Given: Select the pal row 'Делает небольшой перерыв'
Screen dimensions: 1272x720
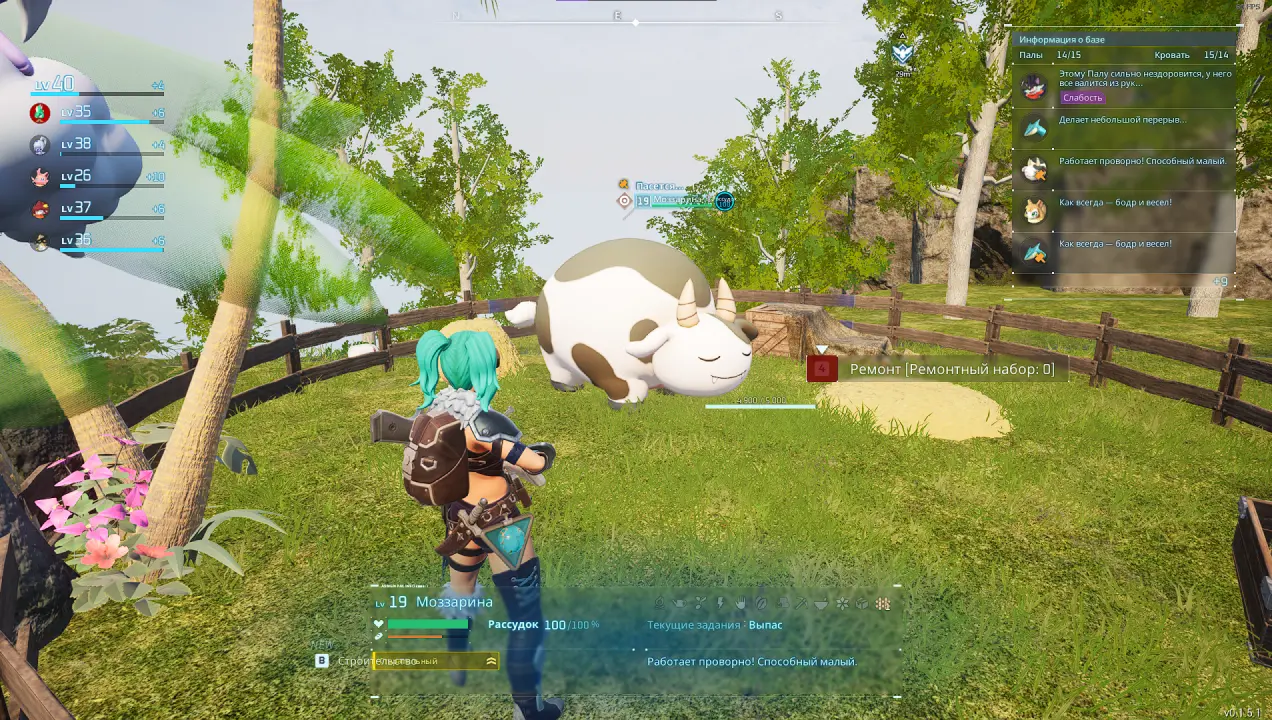Looking at the screenshot, I should pos(1125,127).
